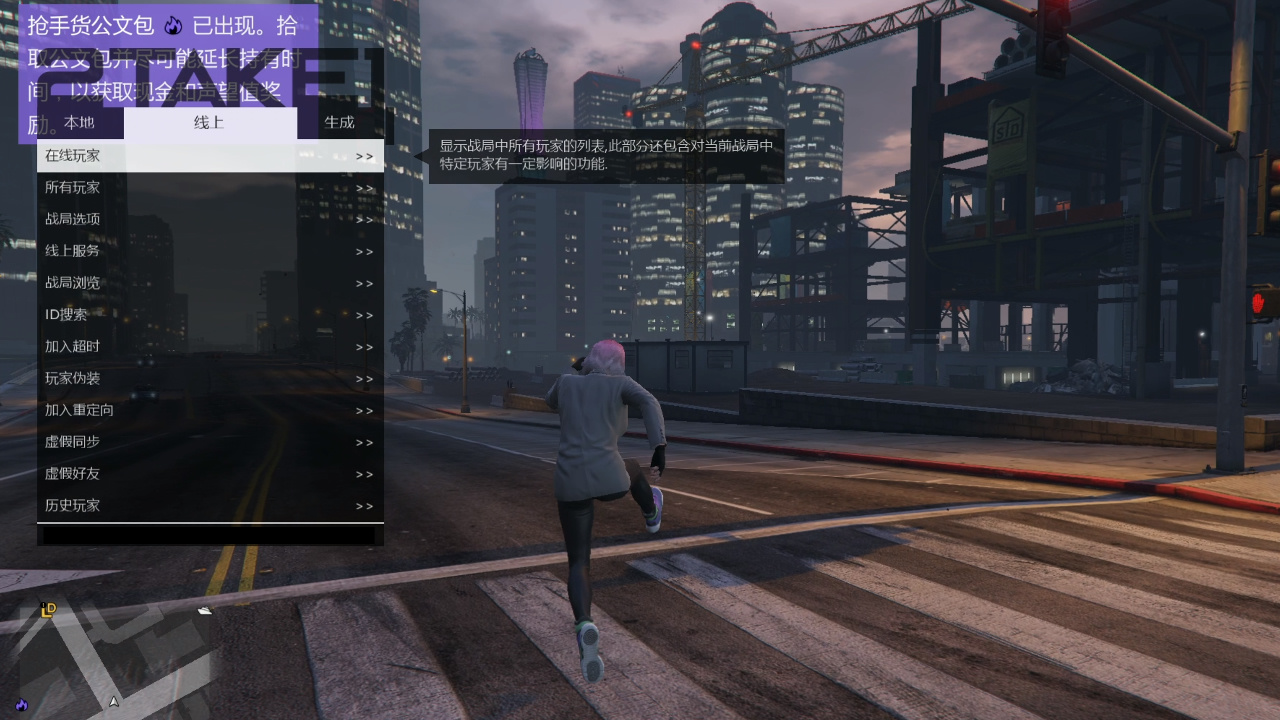Switch to the 本地 tab
Image resolution: width=1280 pixels, height=720 pixels.
[x=80, y=123]
